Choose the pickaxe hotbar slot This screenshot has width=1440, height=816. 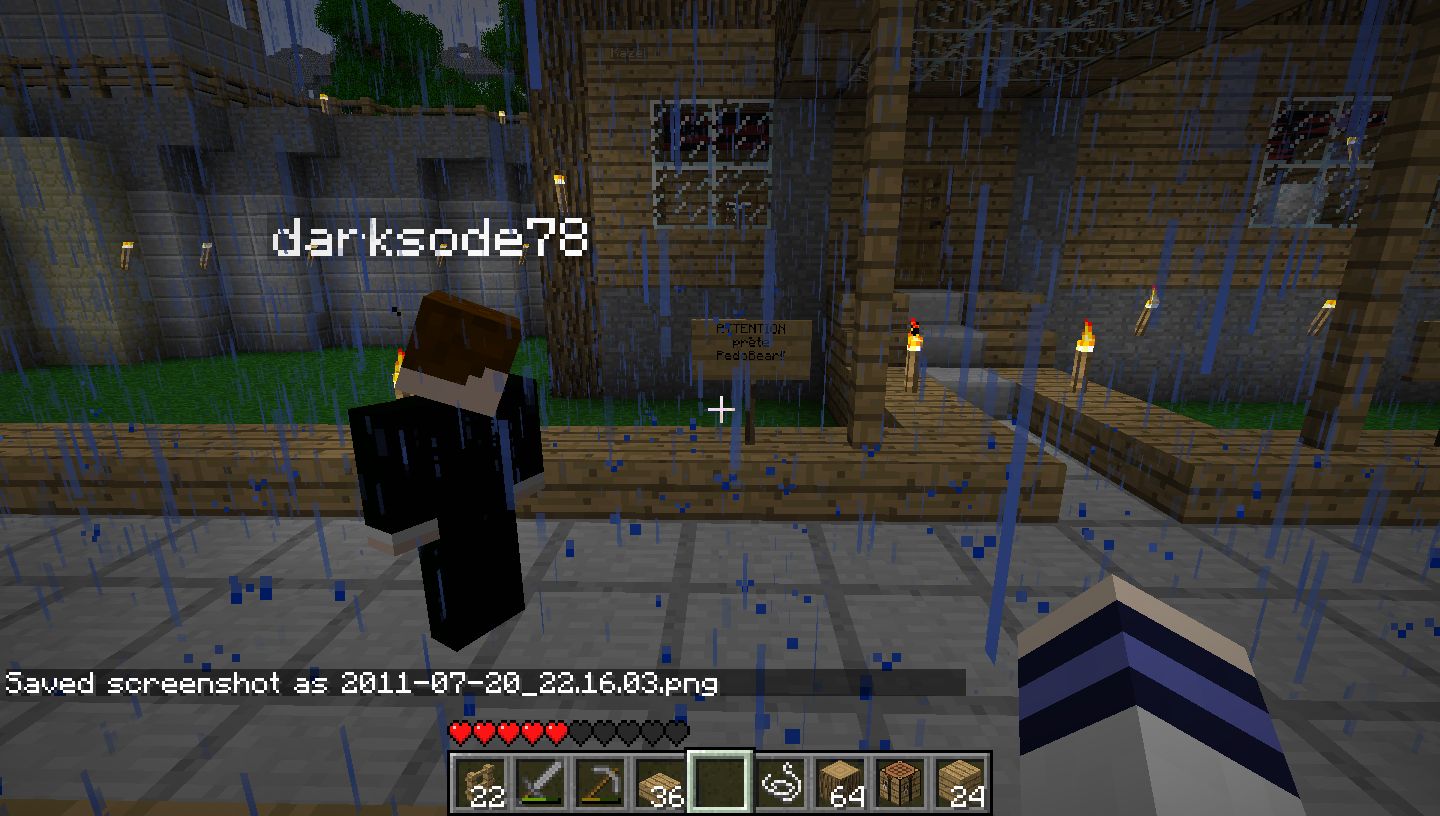point(599,782)
